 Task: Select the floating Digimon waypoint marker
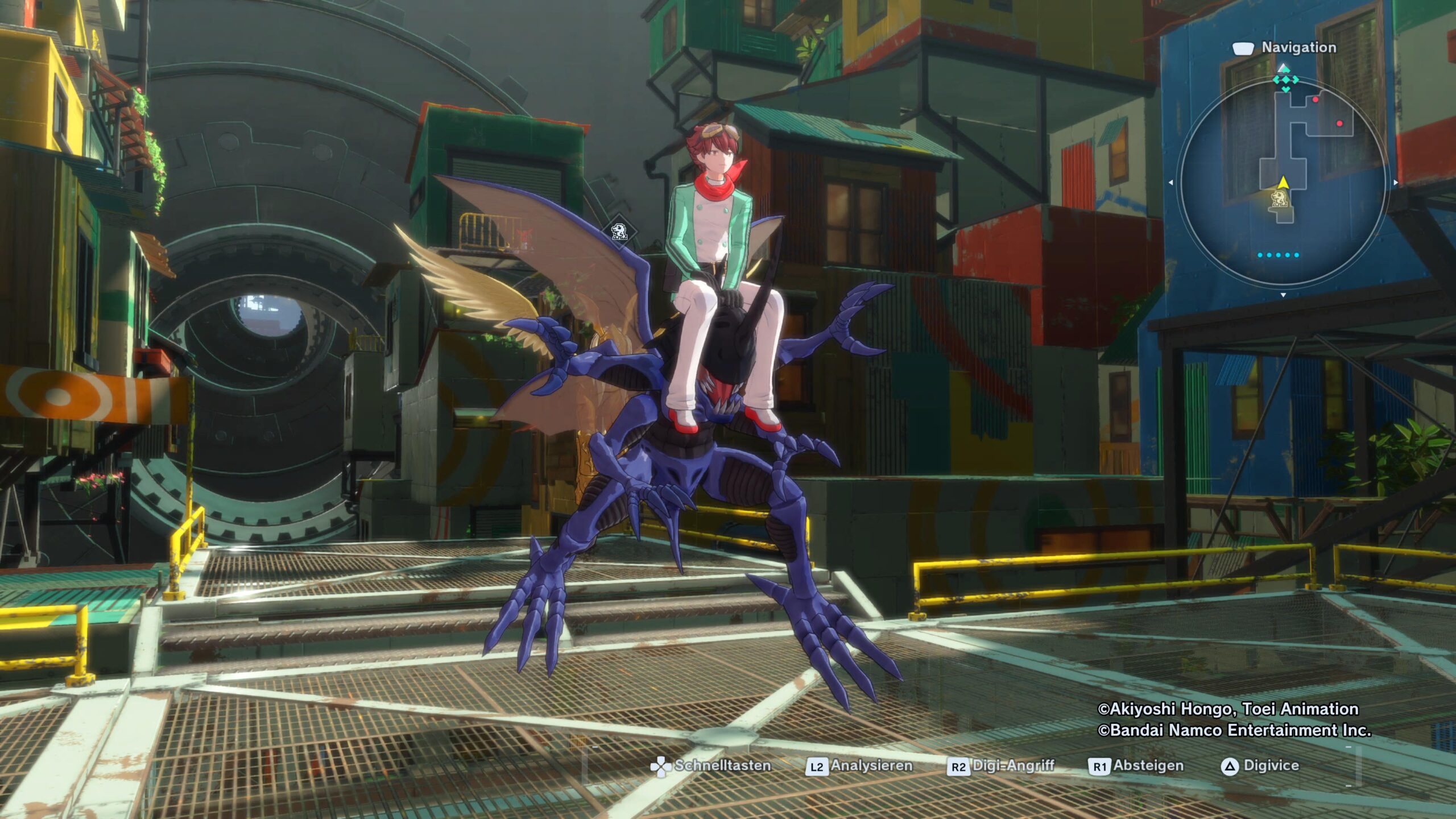[x=619, y=231]
